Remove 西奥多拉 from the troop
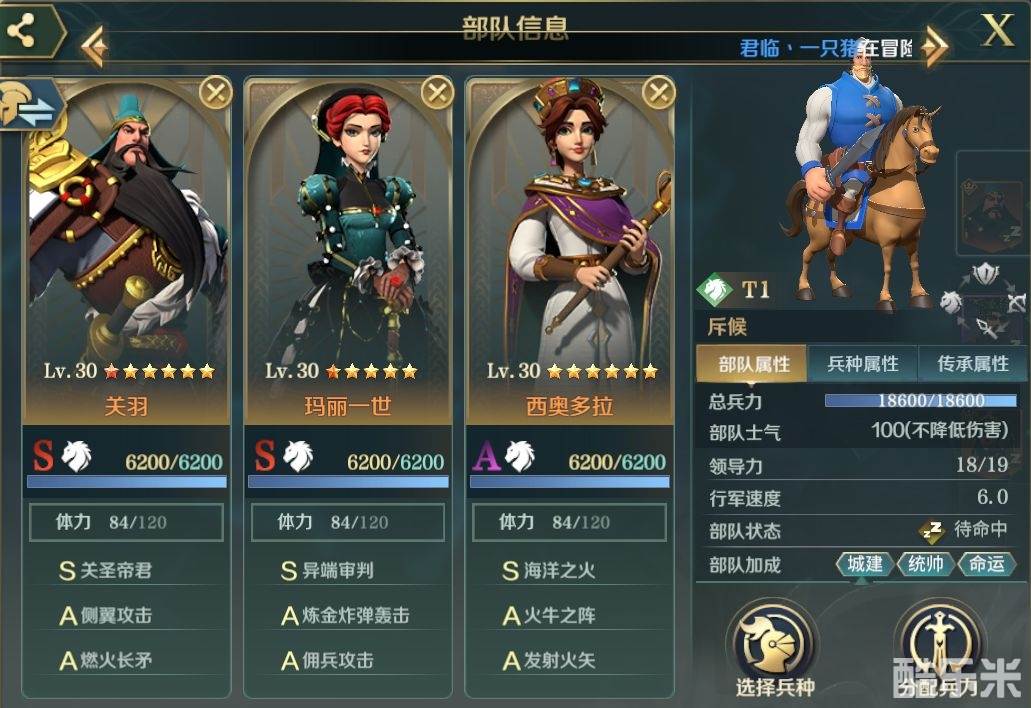 (x=658, y=93)
